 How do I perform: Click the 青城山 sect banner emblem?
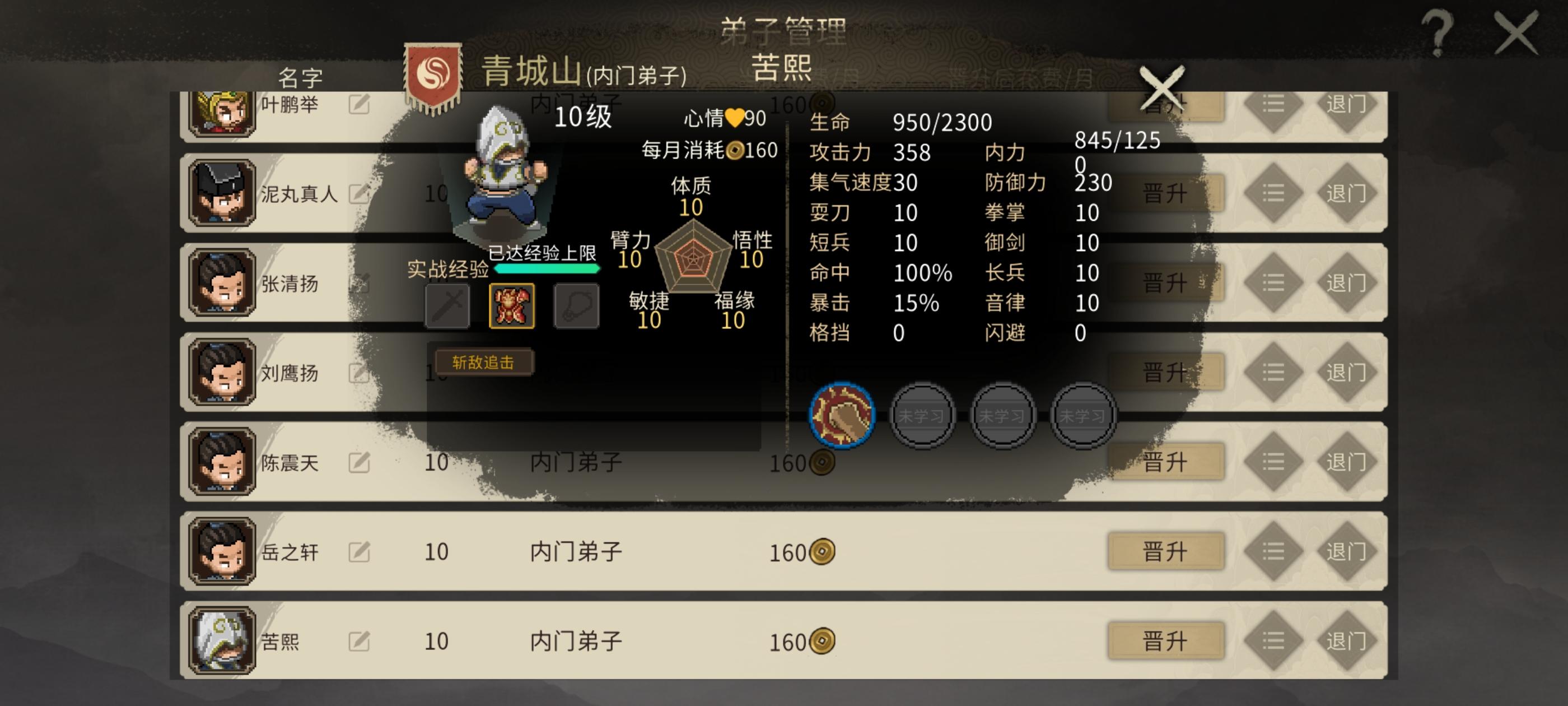[x=434, y=73]
